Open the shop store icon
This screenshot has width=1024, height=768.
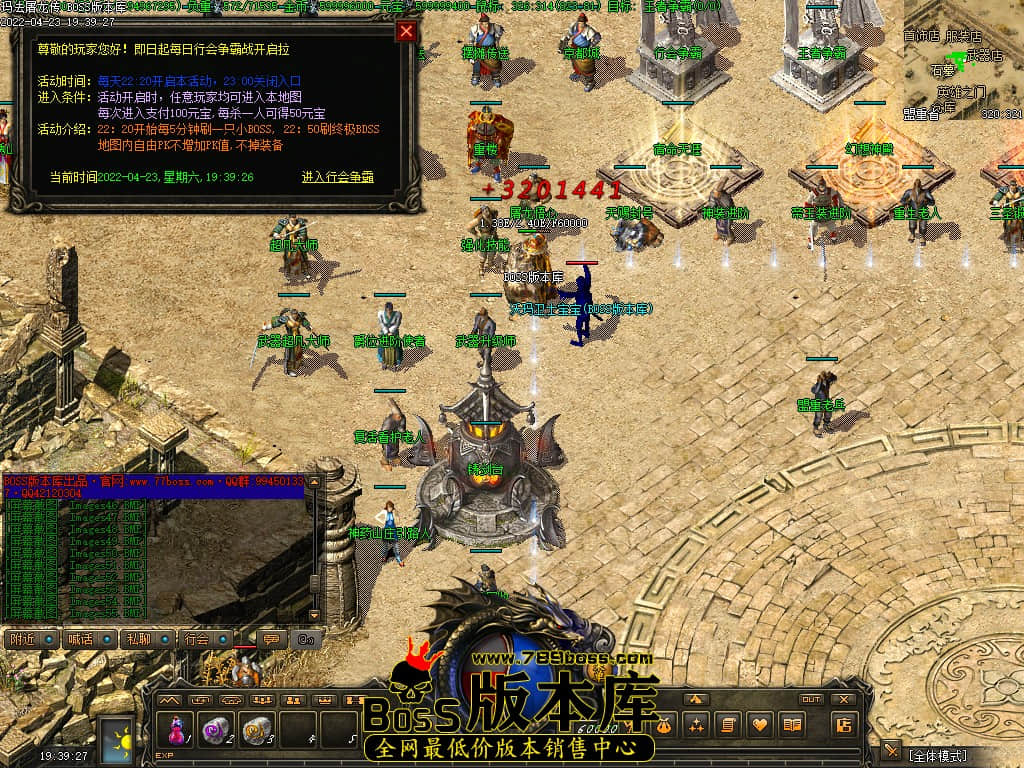click(844, 724)
